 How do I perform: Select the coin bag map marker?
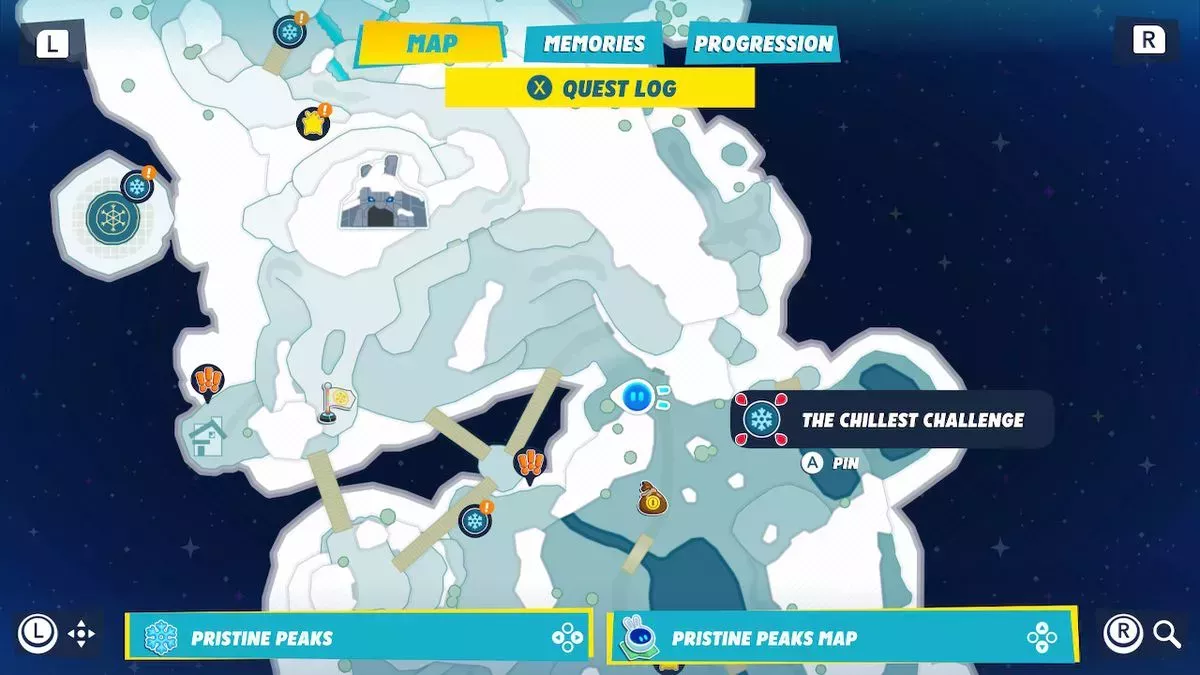coord(652,498)
